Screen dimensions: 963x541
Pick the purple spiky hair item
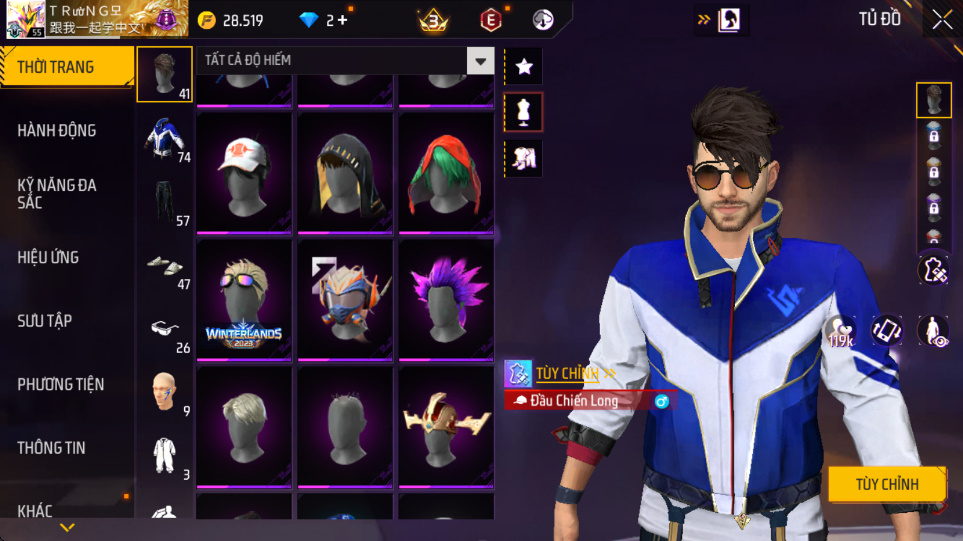coord(446,299)
